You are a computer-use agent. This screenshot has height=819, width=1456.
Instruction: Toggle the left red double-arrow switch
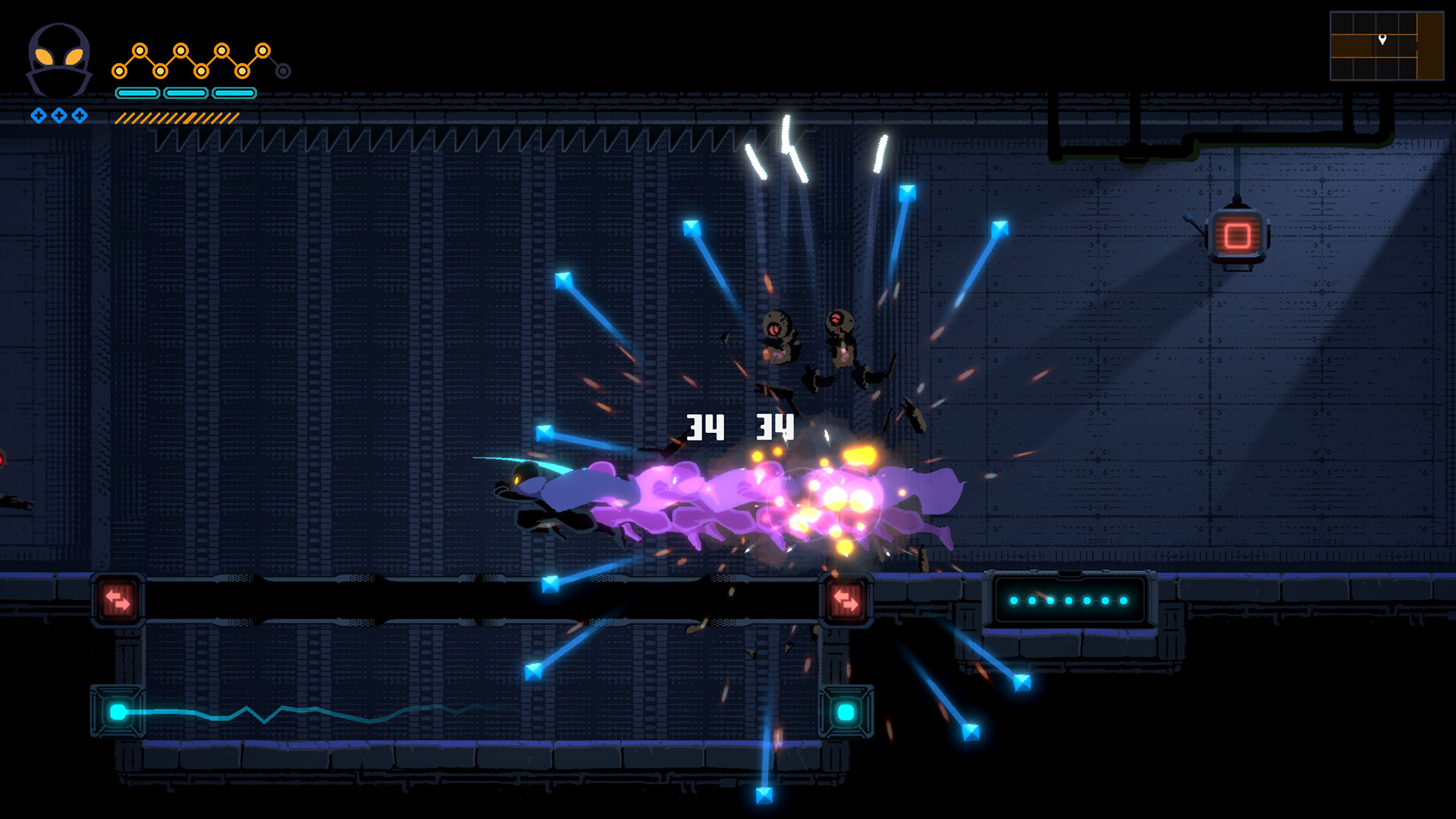(x=118, y=600)
